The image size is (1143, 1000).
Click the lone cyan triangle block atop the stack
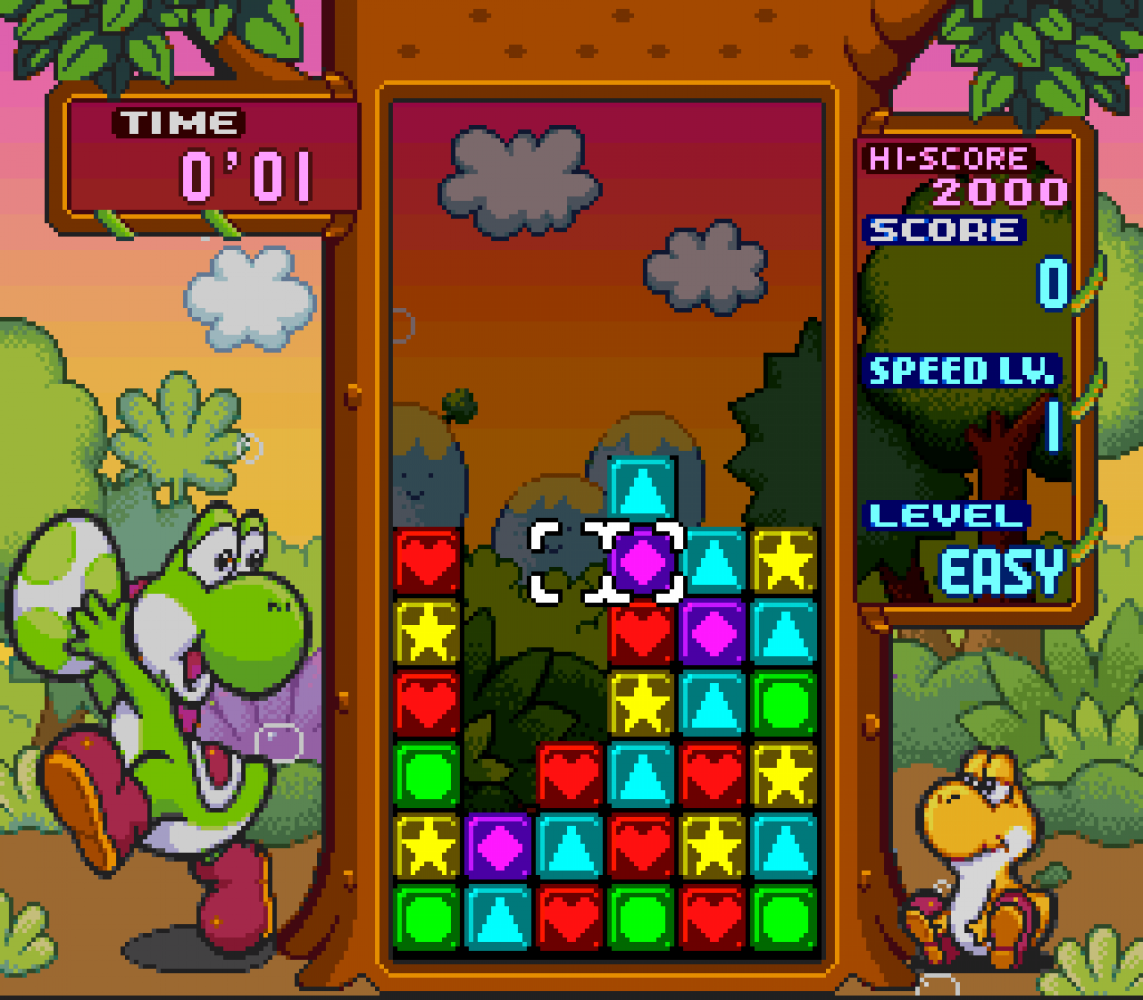point(642,489)
